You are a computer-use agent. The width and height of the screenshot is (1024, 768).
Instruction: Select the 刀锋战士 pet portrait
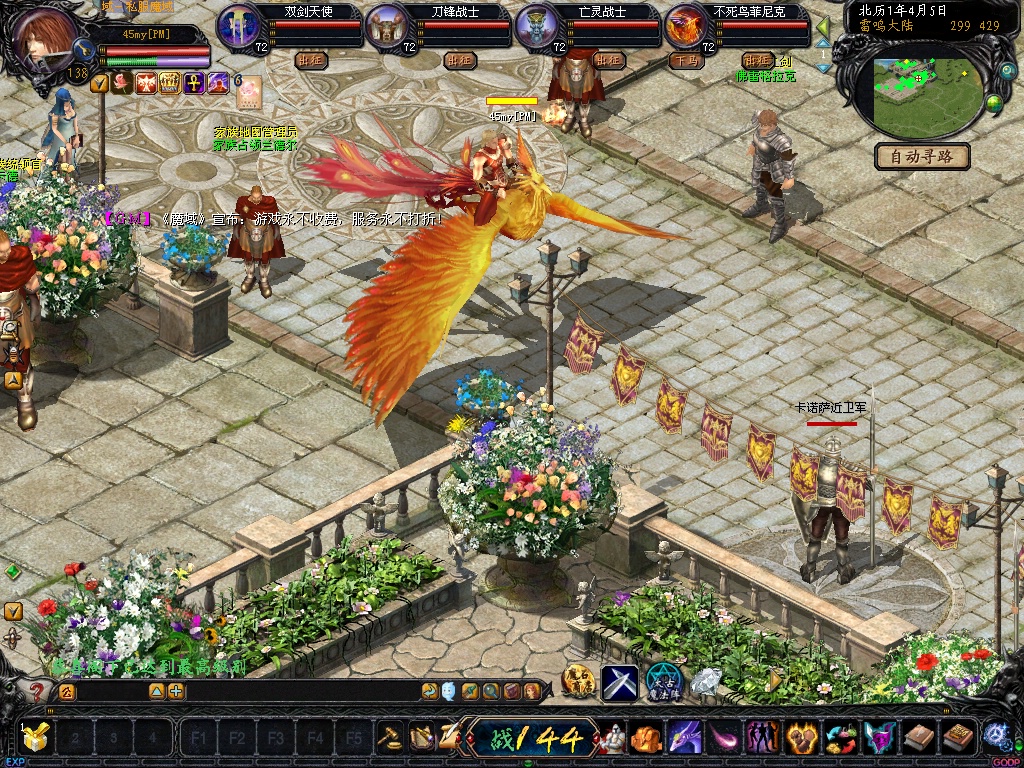point(387,25)
